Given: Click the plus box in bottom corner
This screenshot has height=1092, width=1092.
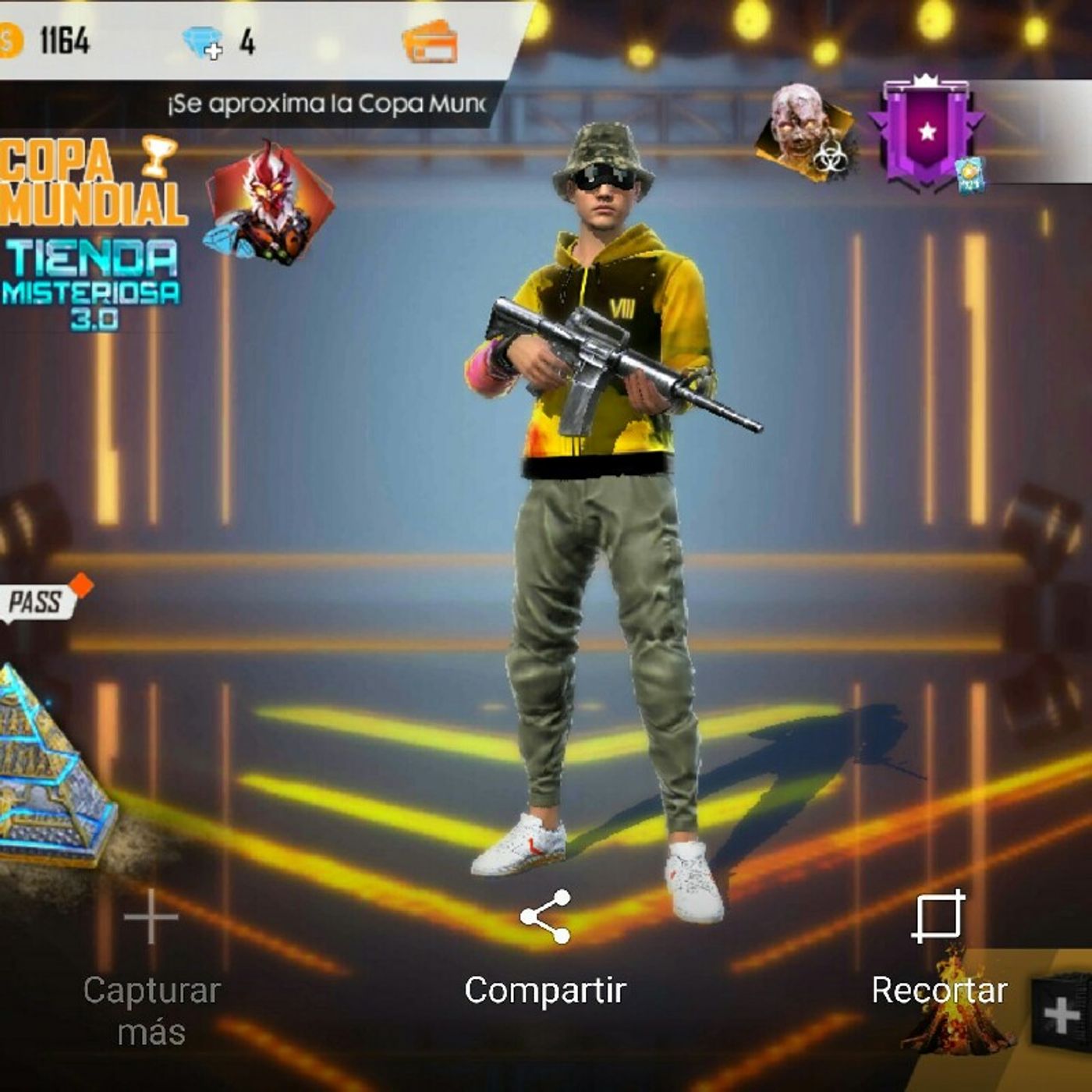Looking at the screenshot, I should tap(1062, 1014).
